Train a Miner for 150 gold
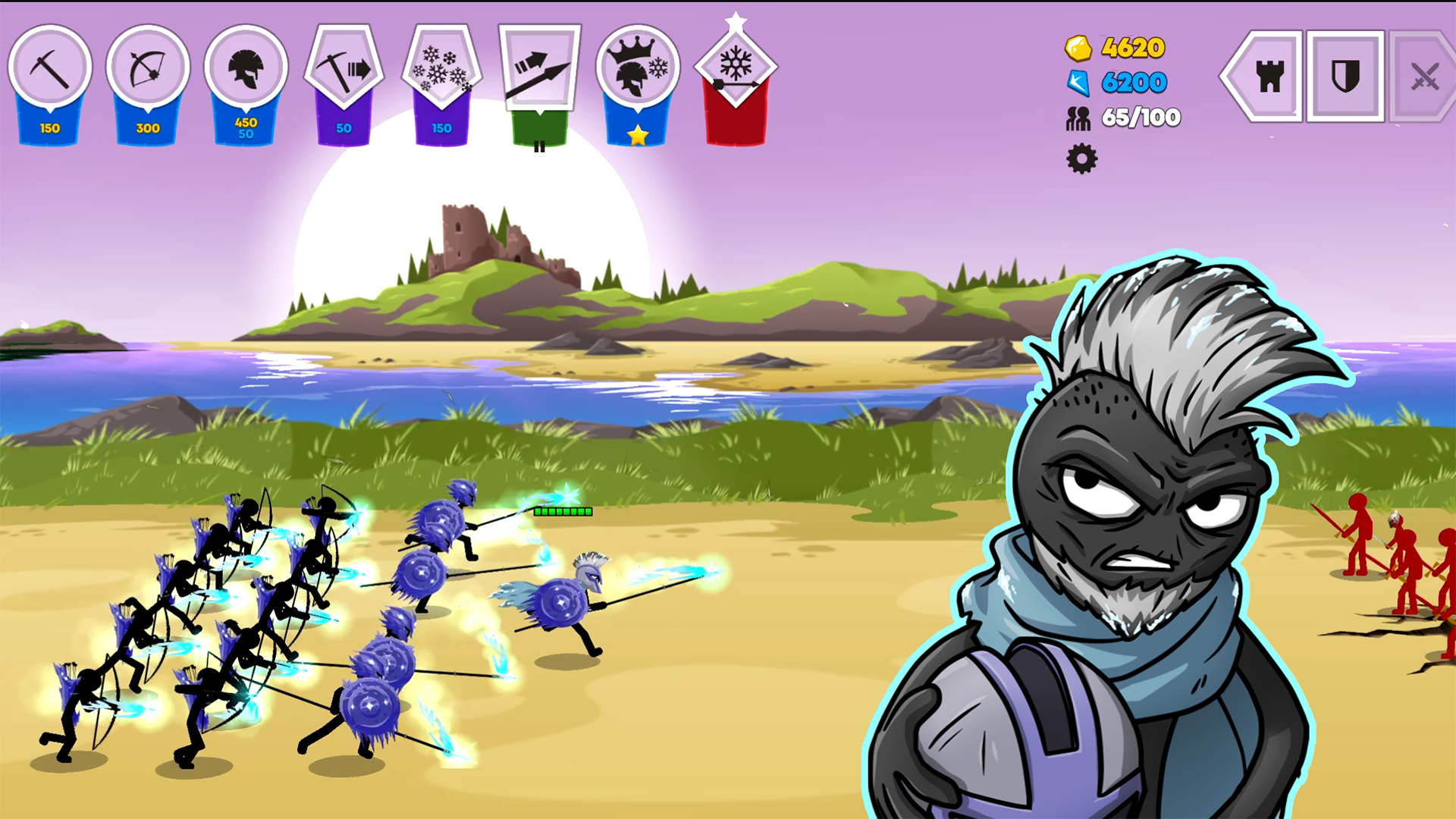Image resolution: width=1456 pixels, height=819 pixels. coord(50,68)
